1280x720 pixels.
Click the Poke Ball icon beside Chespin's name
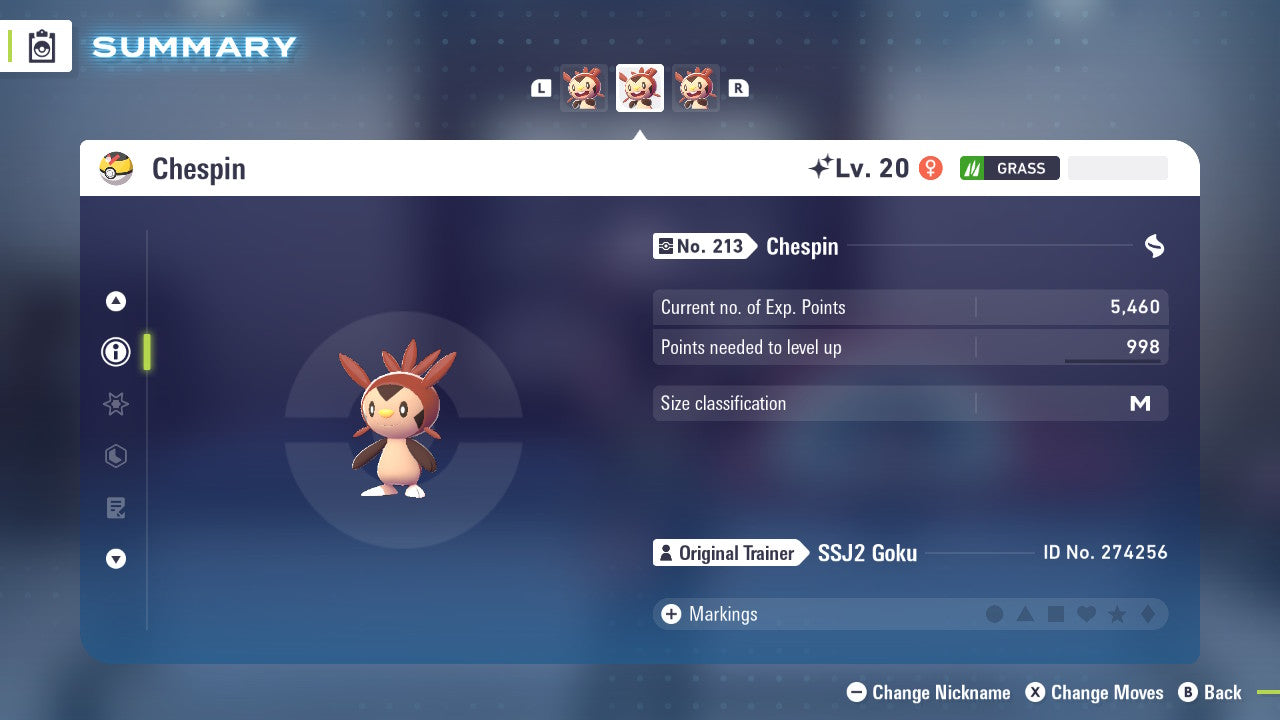[x=115, y=168]
